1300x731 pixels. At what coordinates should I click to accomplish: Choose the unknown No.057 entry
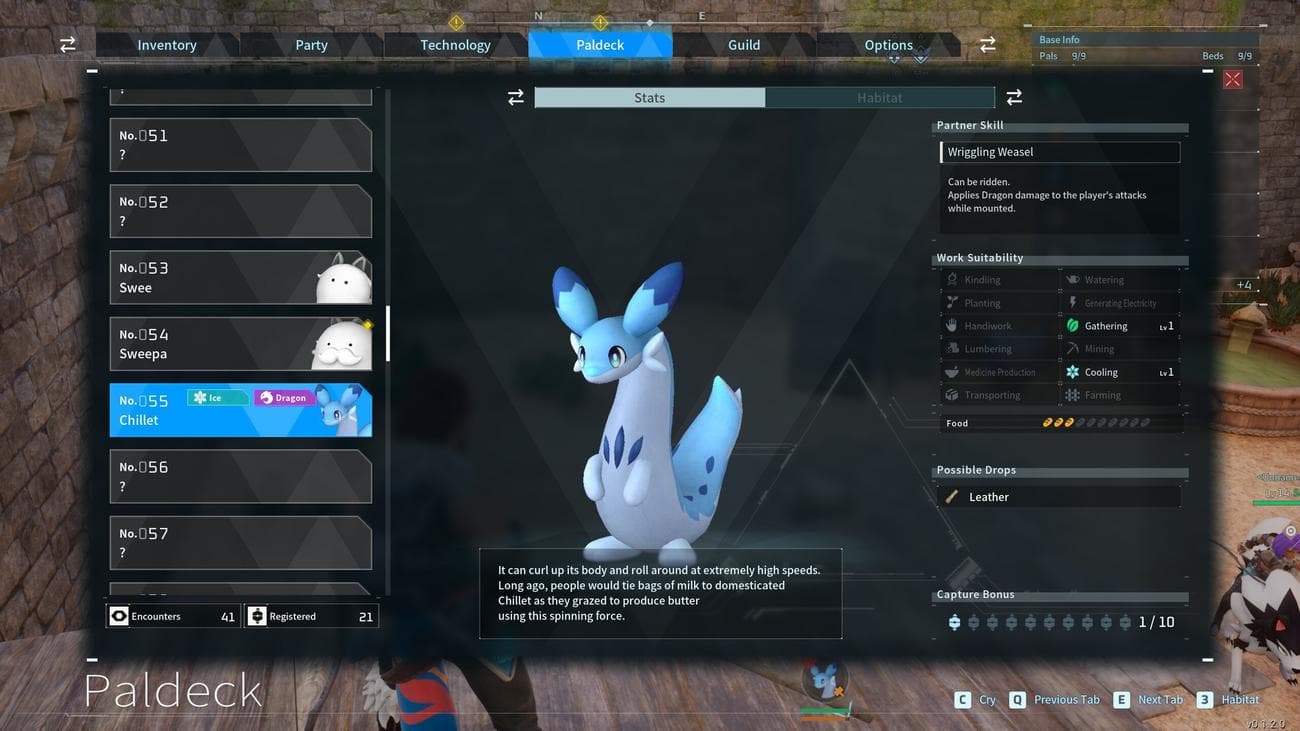point(240,543)
